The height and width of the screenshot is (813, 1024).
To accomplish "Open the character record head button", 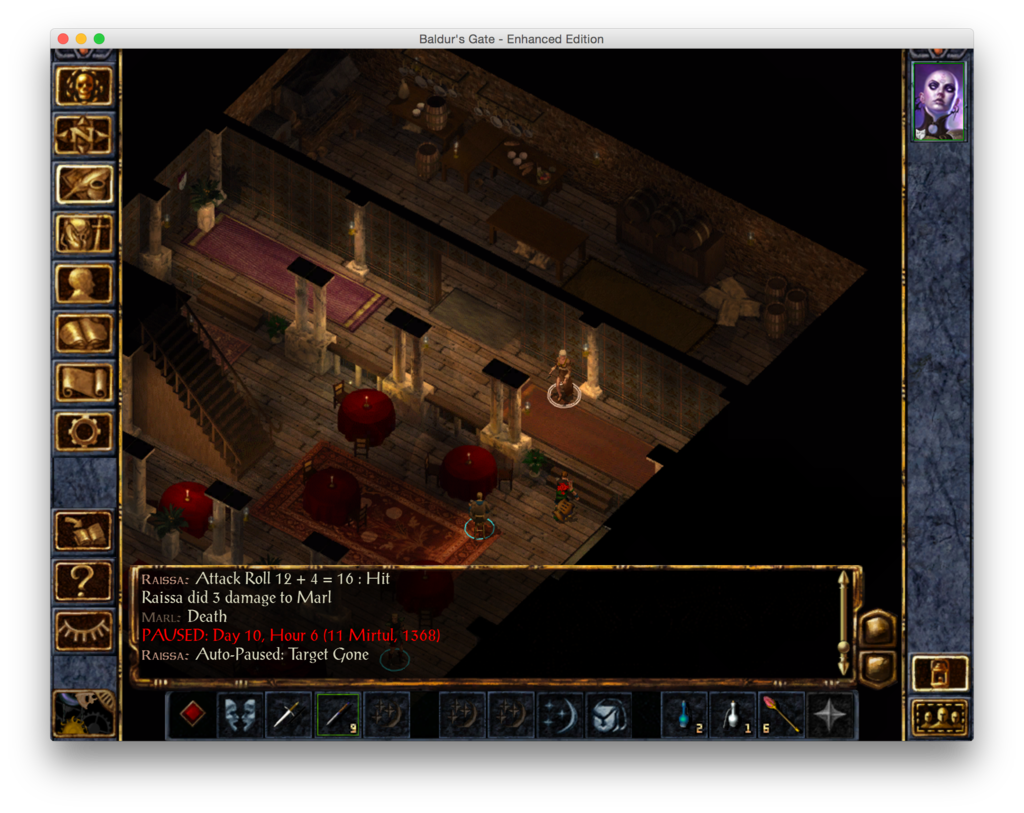I will (x=84, y=284).
